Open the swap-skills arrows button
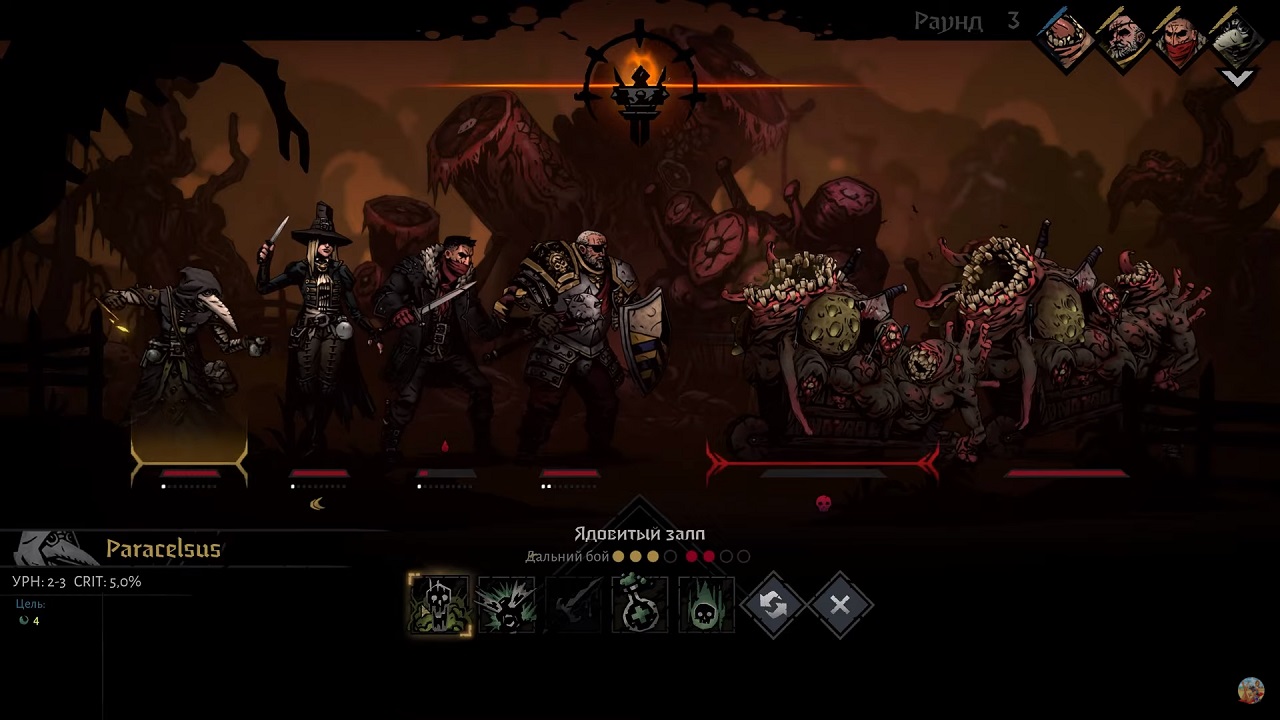This screenshot has height=720, width=1280. pos(773,605)
